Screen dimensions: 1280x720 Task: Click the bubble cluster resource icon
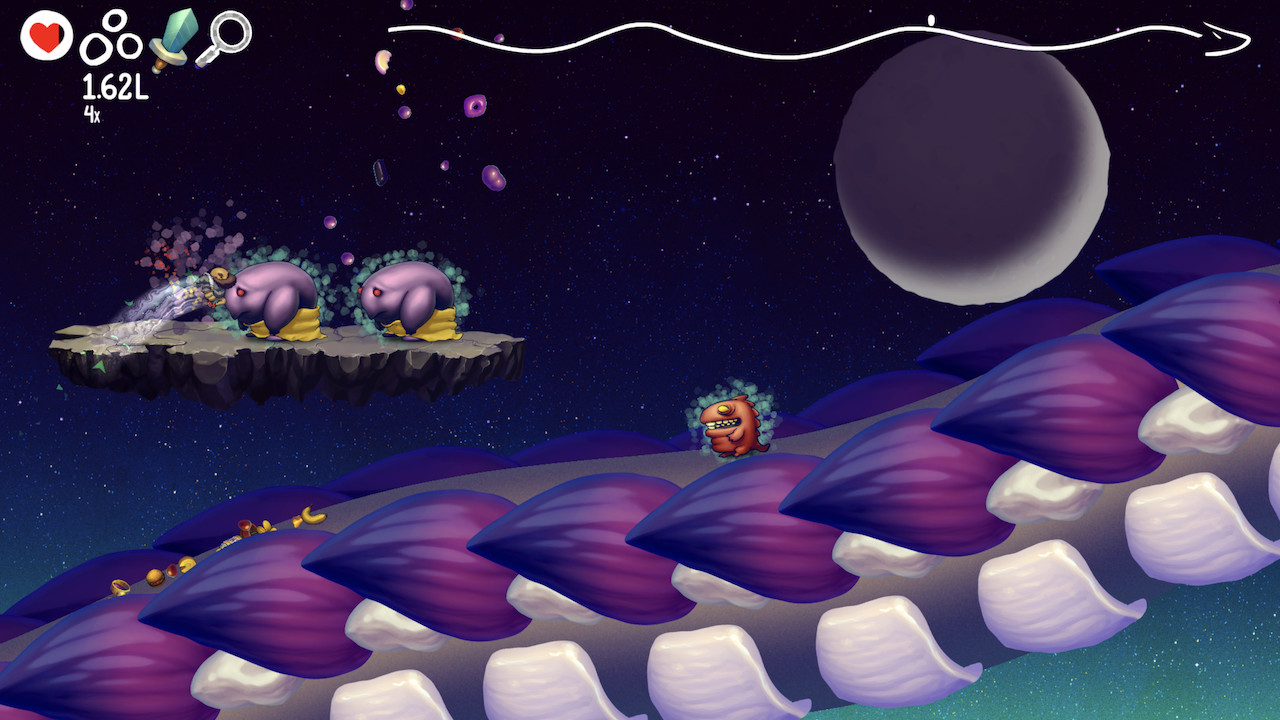(110, 38)
